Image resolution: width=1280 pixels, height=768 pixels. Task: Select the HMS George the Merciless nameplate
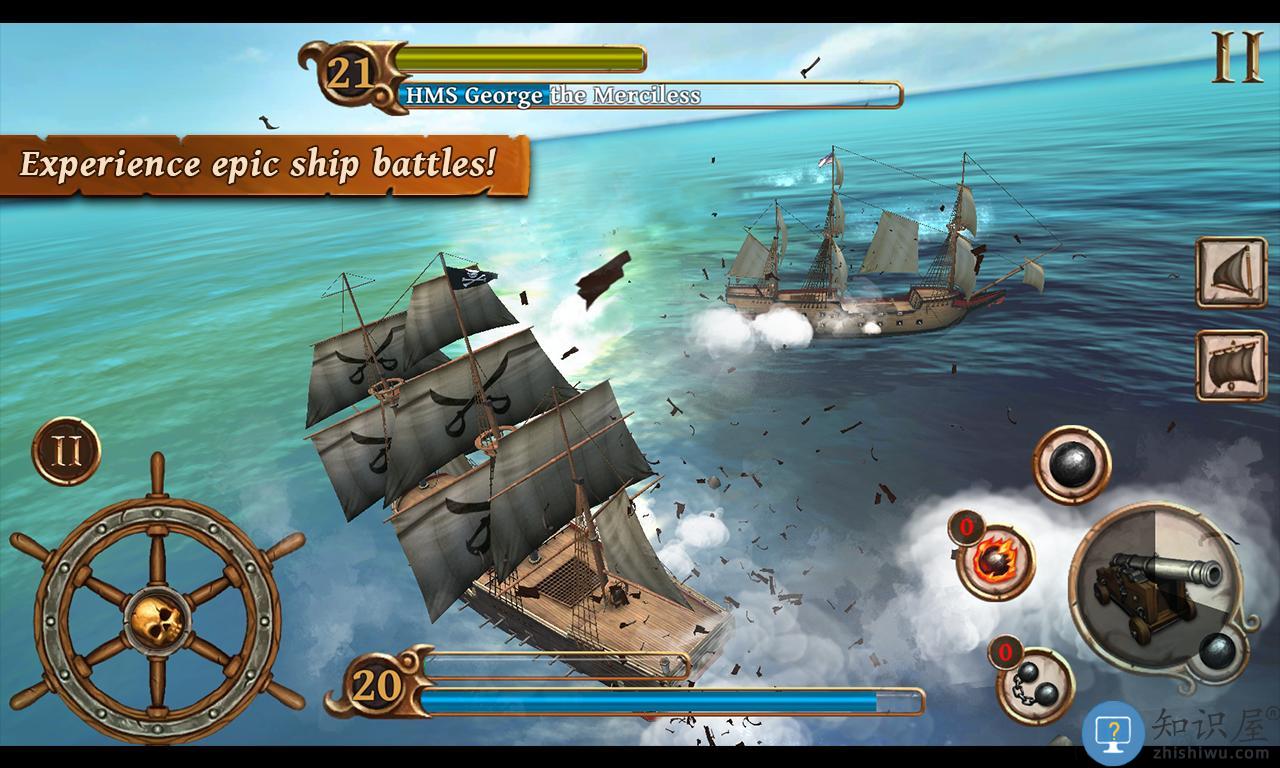[x=553, y=97]
